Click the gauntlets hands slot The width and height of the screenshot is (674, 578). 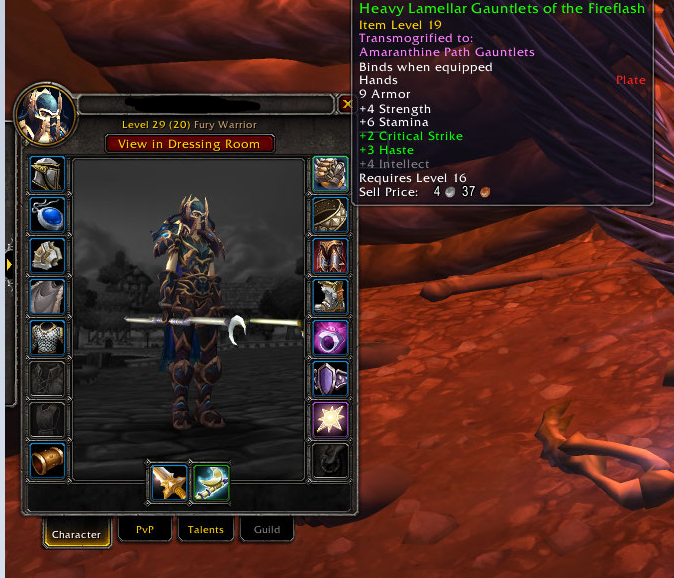tap(330, 174)
